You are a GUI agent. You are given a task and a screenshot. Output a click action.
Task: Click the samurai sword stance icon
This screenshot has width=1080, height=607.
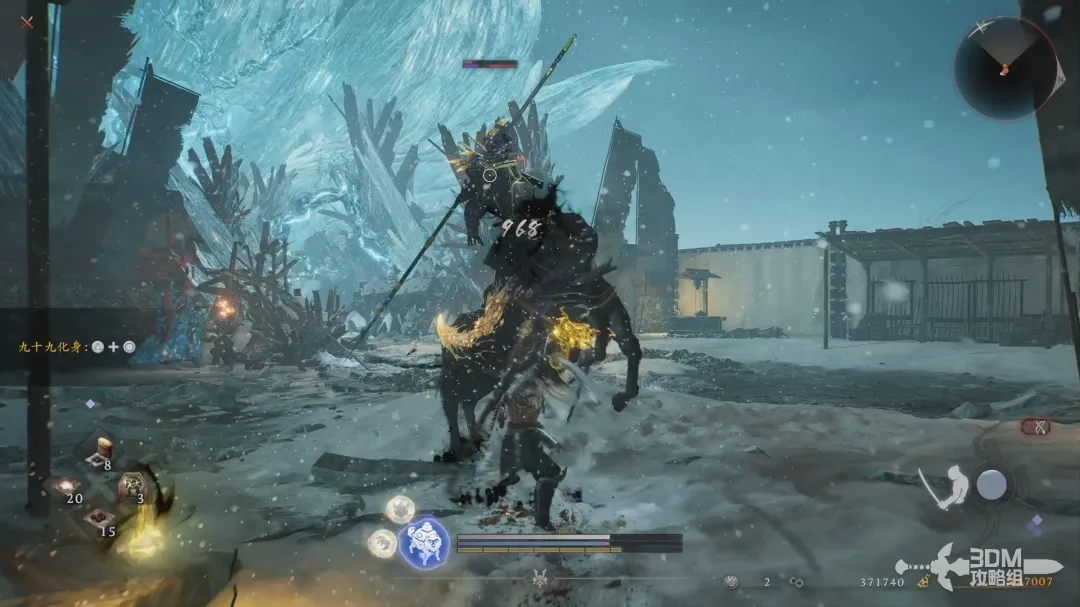945,486
